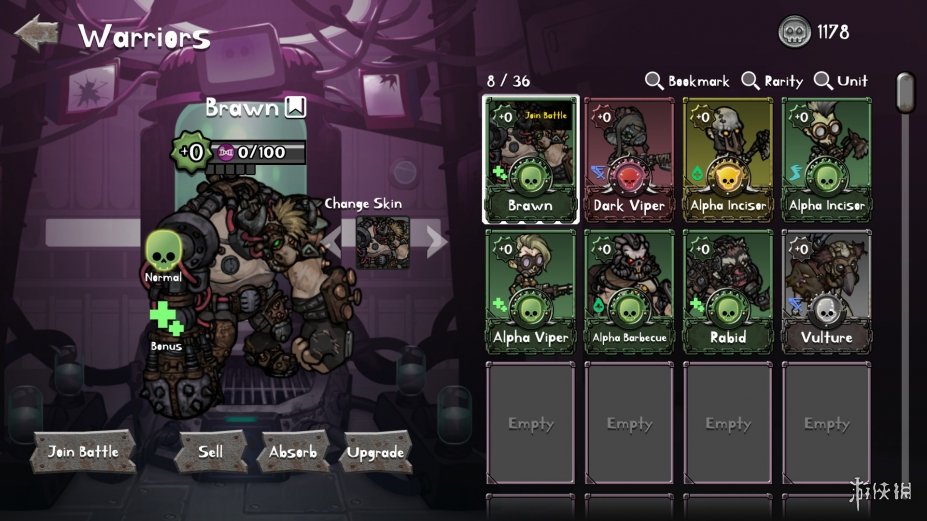Image resolution: width=927 pixels, height=521 pixels.
Task: Sort warriors by Rarity
Action: pos(774,81)
